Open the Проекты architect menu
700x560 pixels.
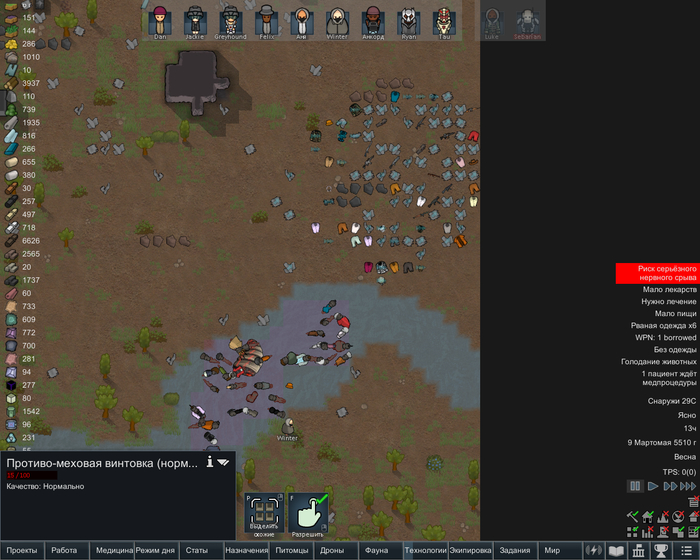coord(22,550)
